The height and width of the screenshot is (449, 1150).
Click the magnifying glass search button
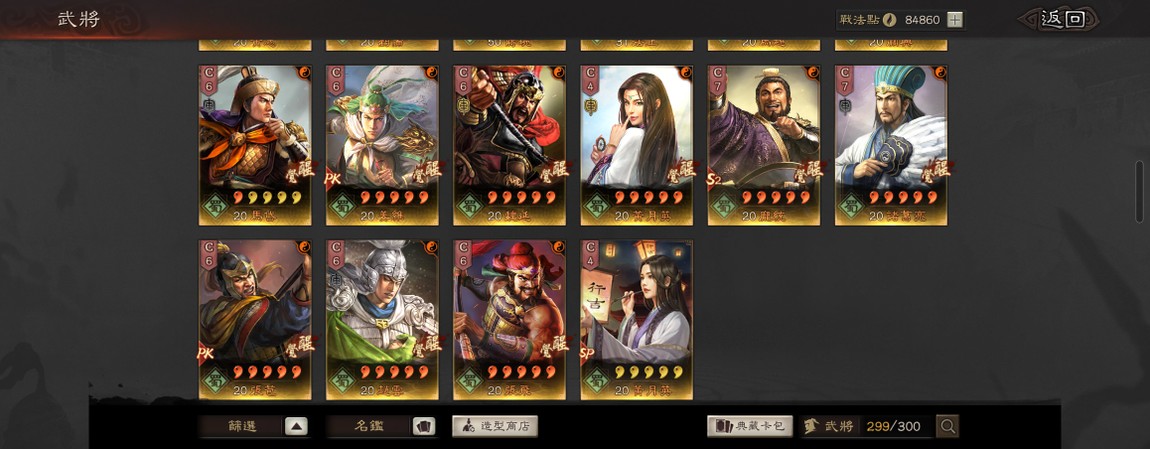click(947, 426)
